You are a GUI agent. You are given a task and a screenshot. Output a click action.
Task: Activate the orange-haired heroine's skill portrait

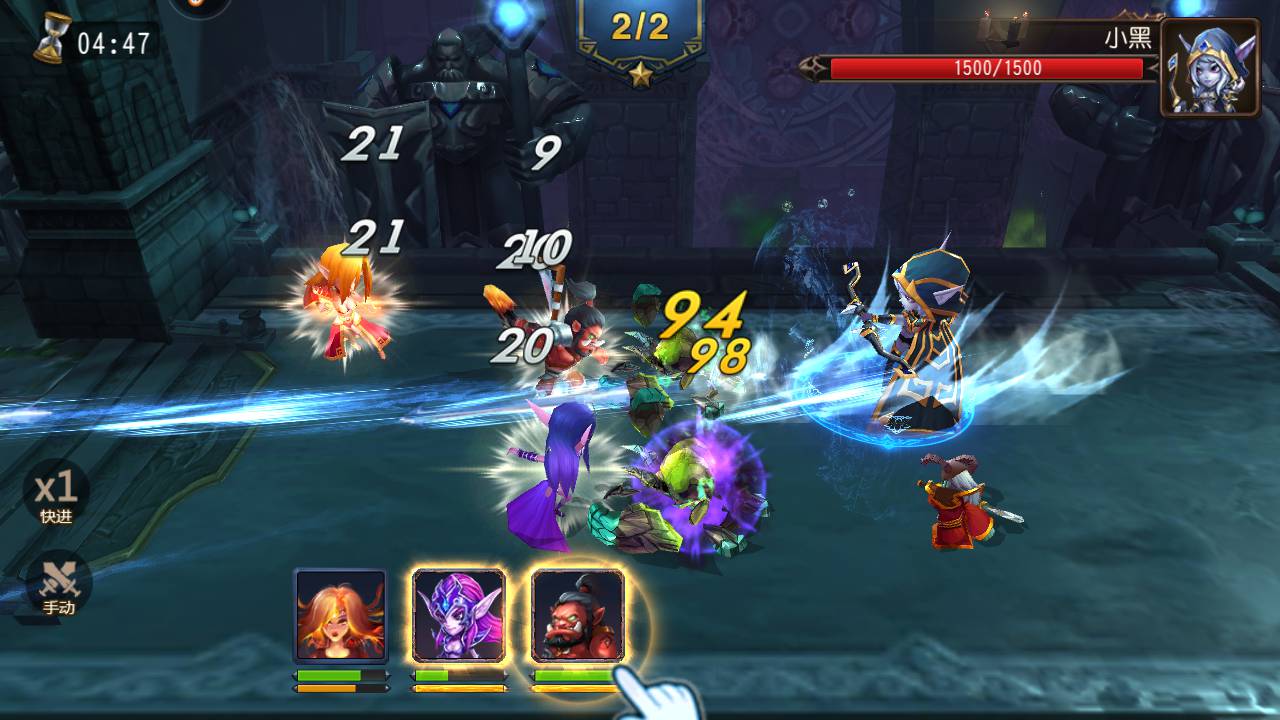340,615
